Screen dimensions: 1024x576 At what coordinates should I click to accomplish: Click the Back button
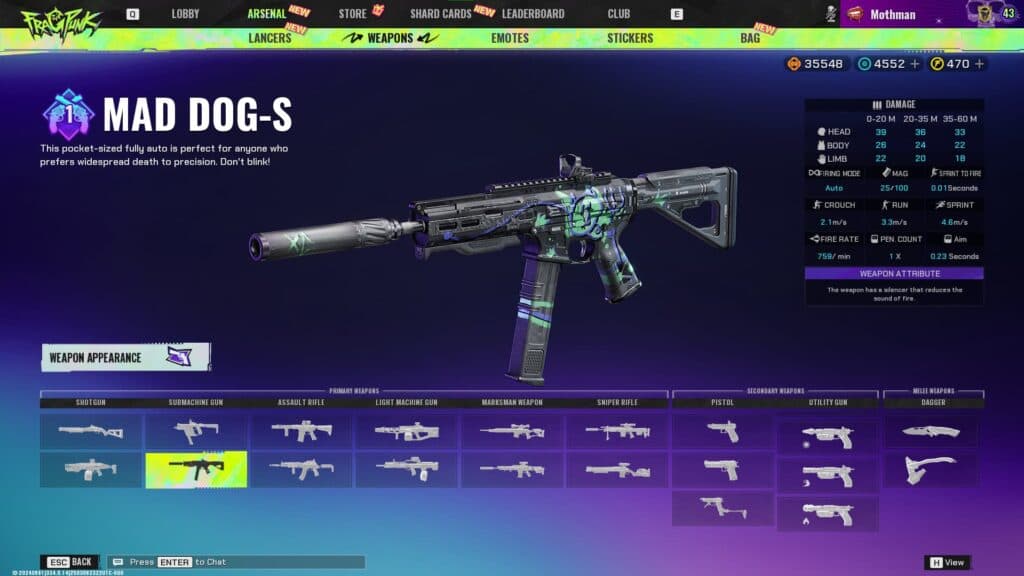pos(69,562)
